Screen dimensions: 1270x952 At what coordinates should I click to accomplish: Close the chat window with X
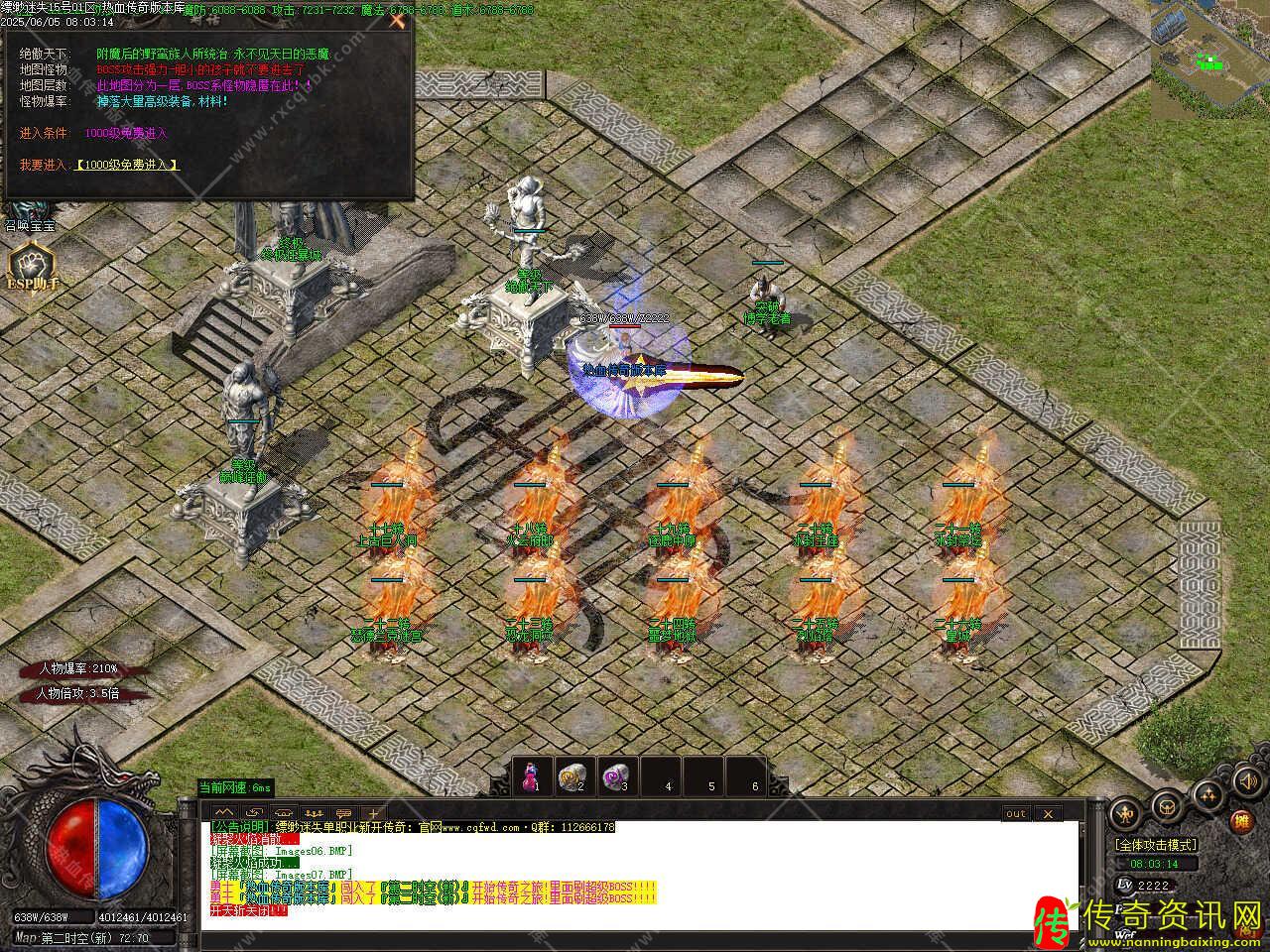point(1047,814)
